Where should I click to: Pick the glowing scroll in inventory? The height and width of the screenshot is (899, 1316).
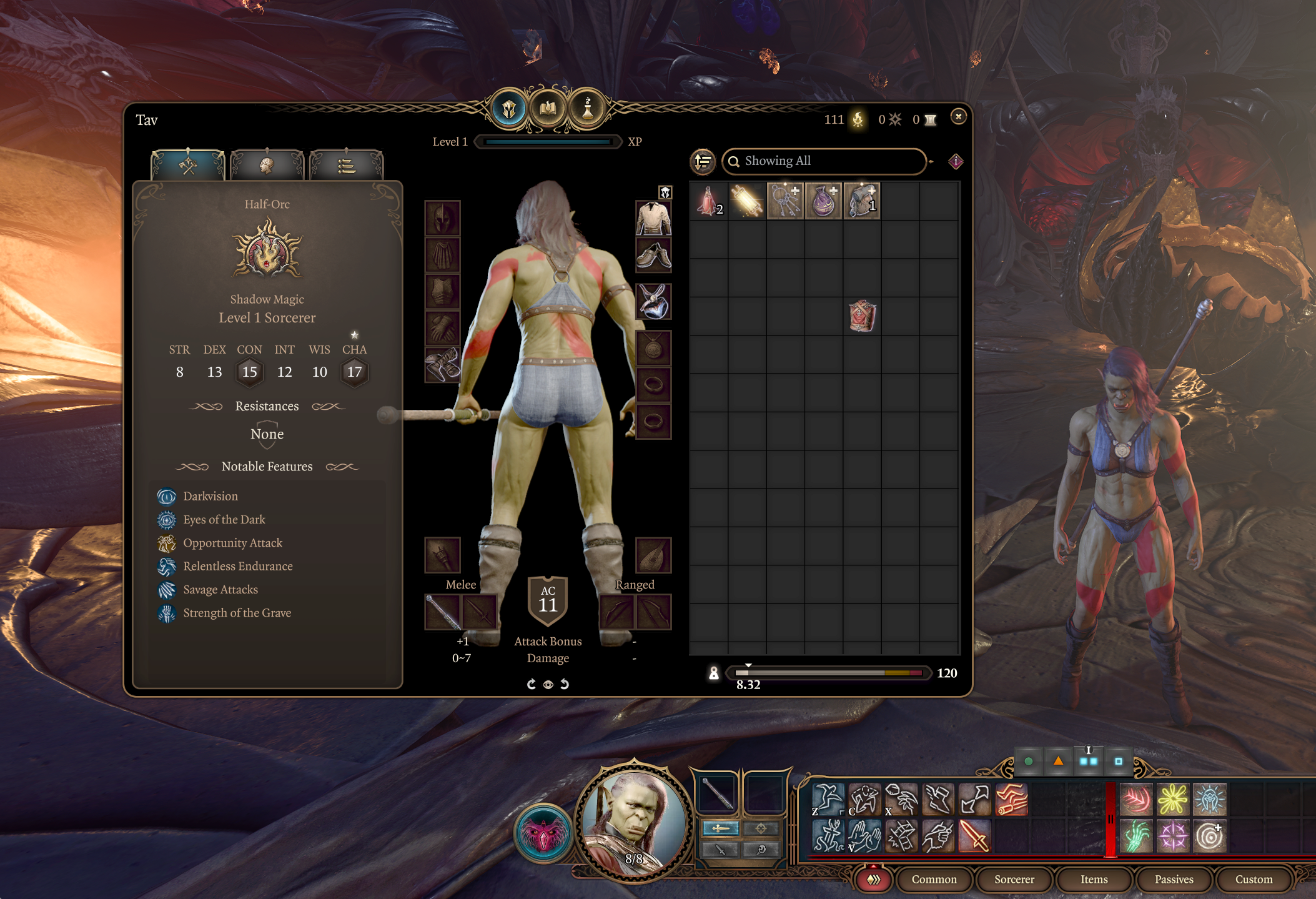tap(747, 201)
